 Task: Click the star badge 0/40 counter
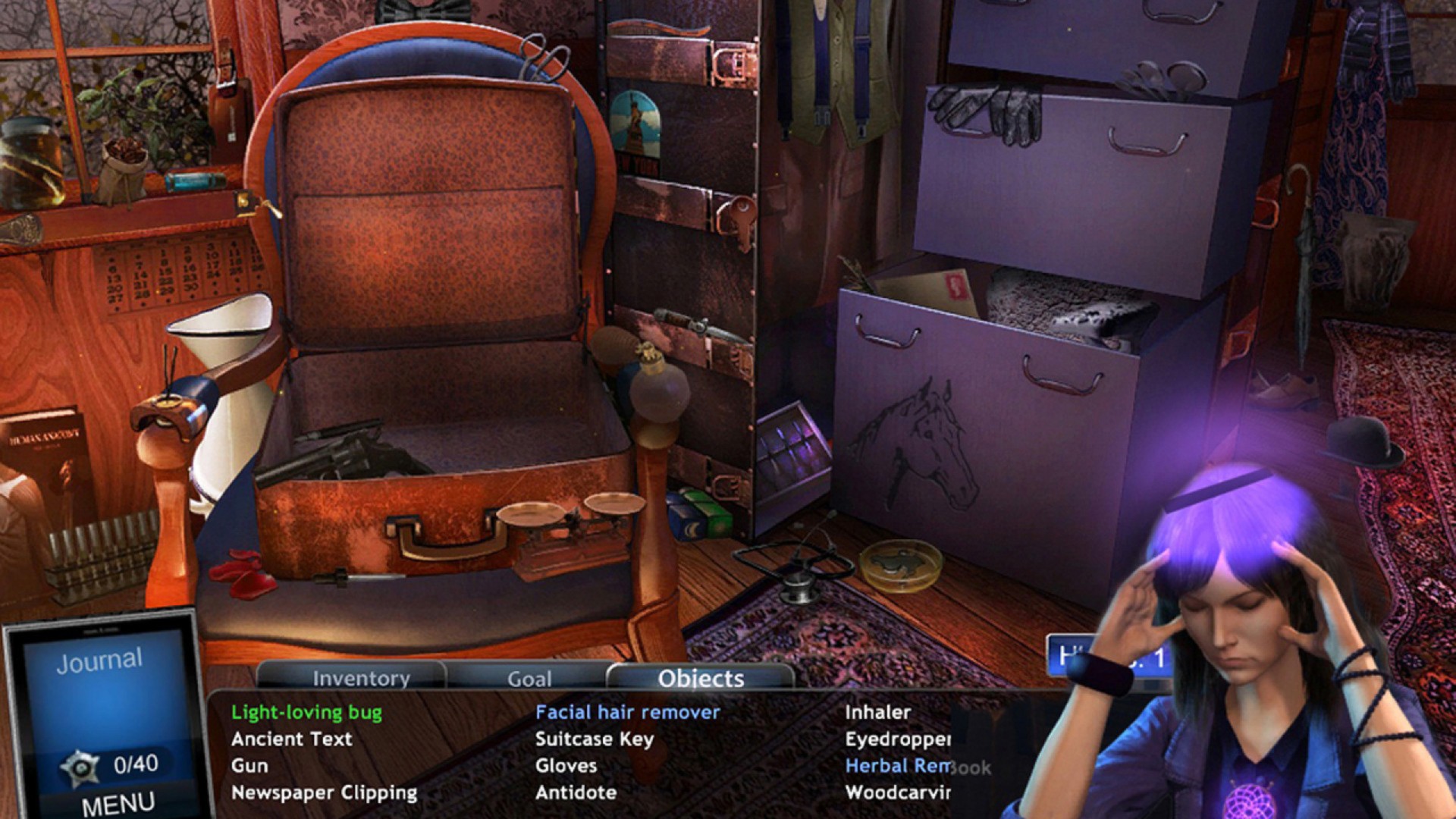point(111,765)
